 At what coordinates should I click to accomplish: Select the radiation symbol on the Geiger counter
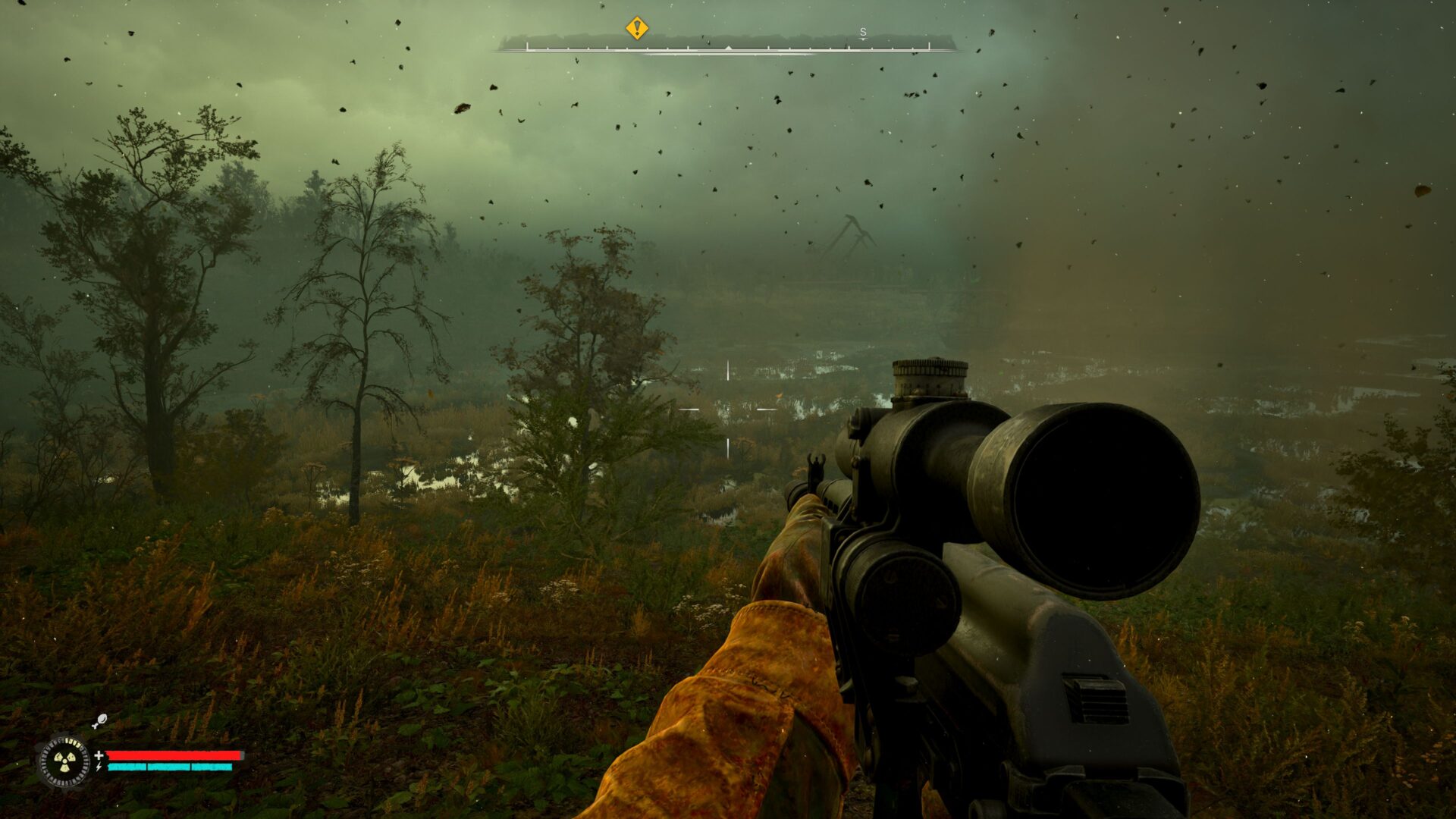(64, 761)
